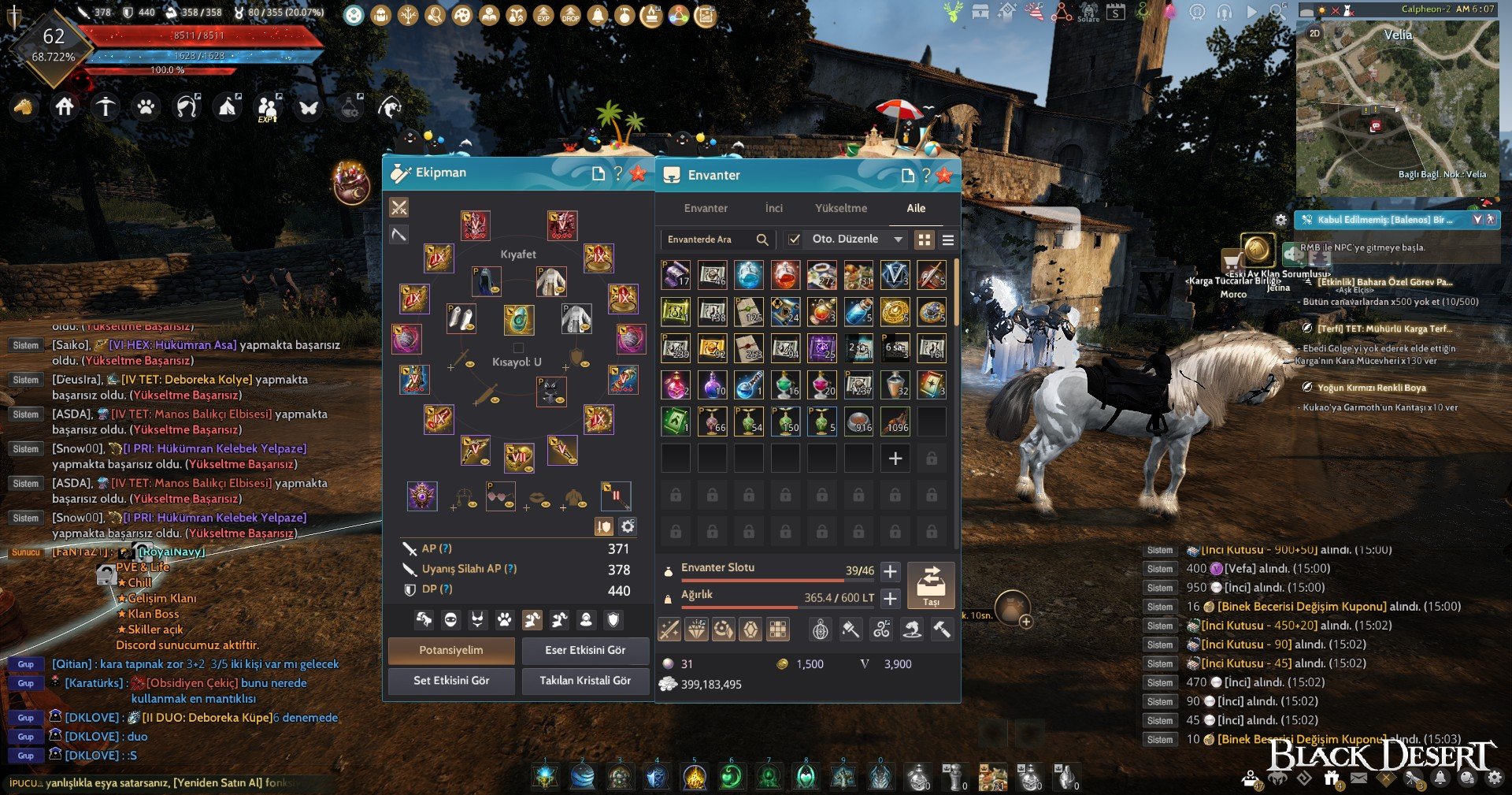The height and width of the screenshot is (795, 1512).
Task: Open the equipment settings gear icon
Action: point(628,526)
